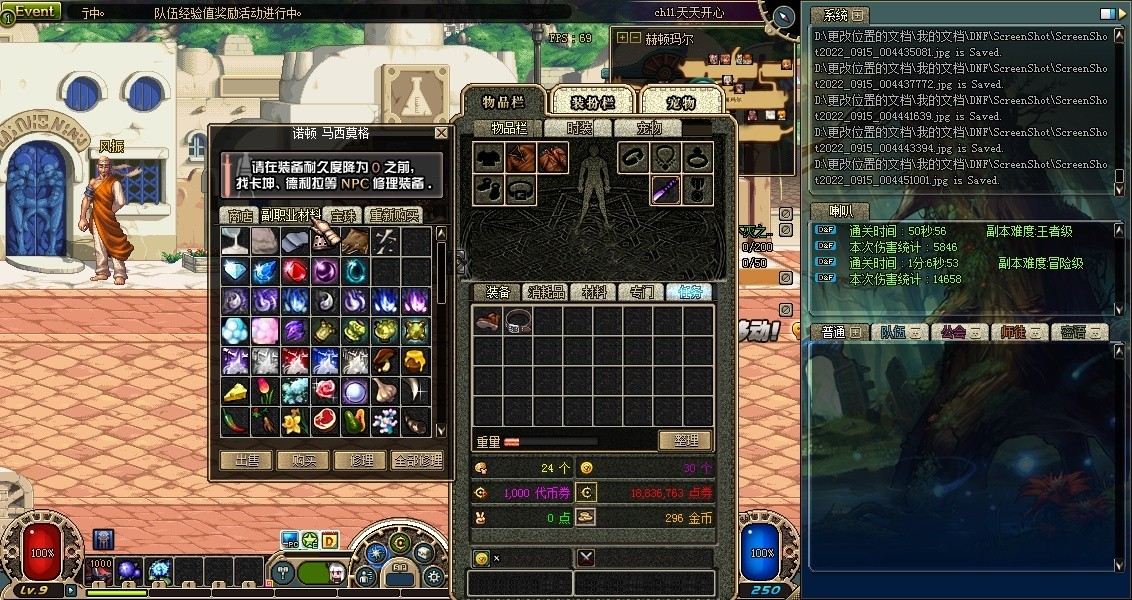Open the 宝珠 shop tab
The image size is (1132, 600).
click(343, 215)
